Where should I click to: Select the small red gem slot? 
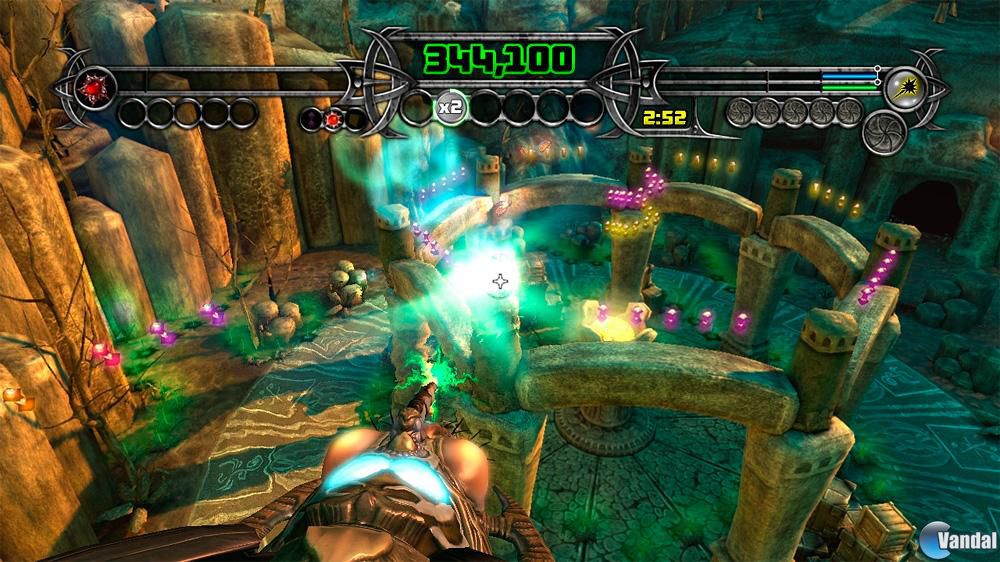[333, 119]
